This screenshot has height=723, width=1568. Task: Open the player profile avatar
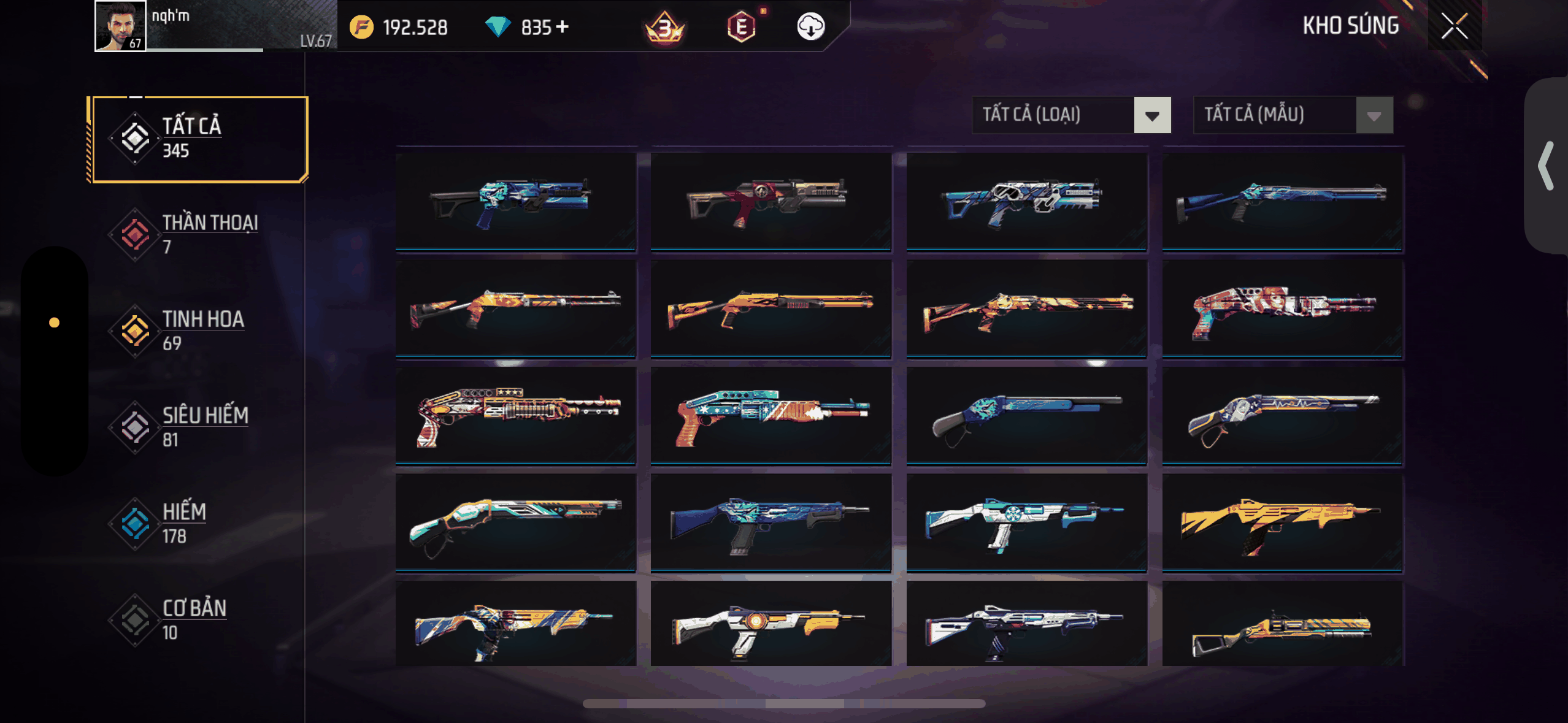[120, 26]
